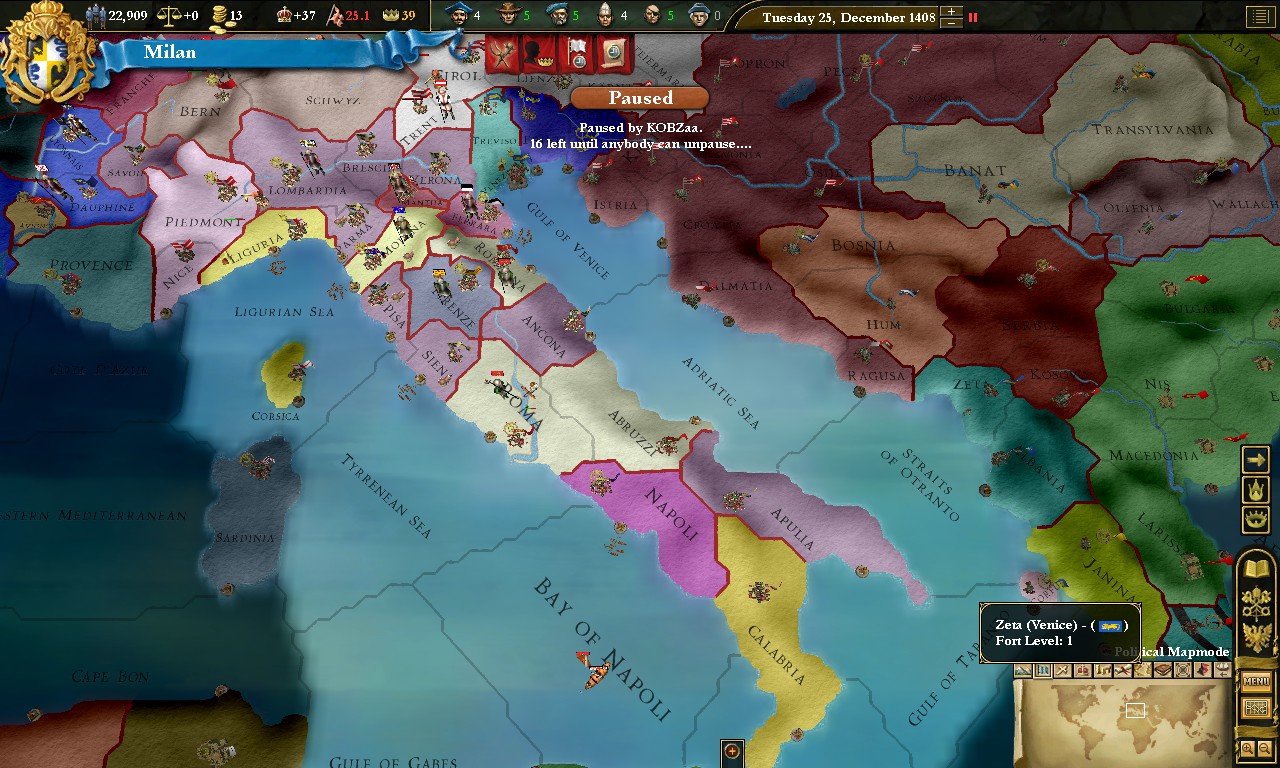Increase game speed with the plus stepper
The image size is (1280, 768).
click(951, 11)
